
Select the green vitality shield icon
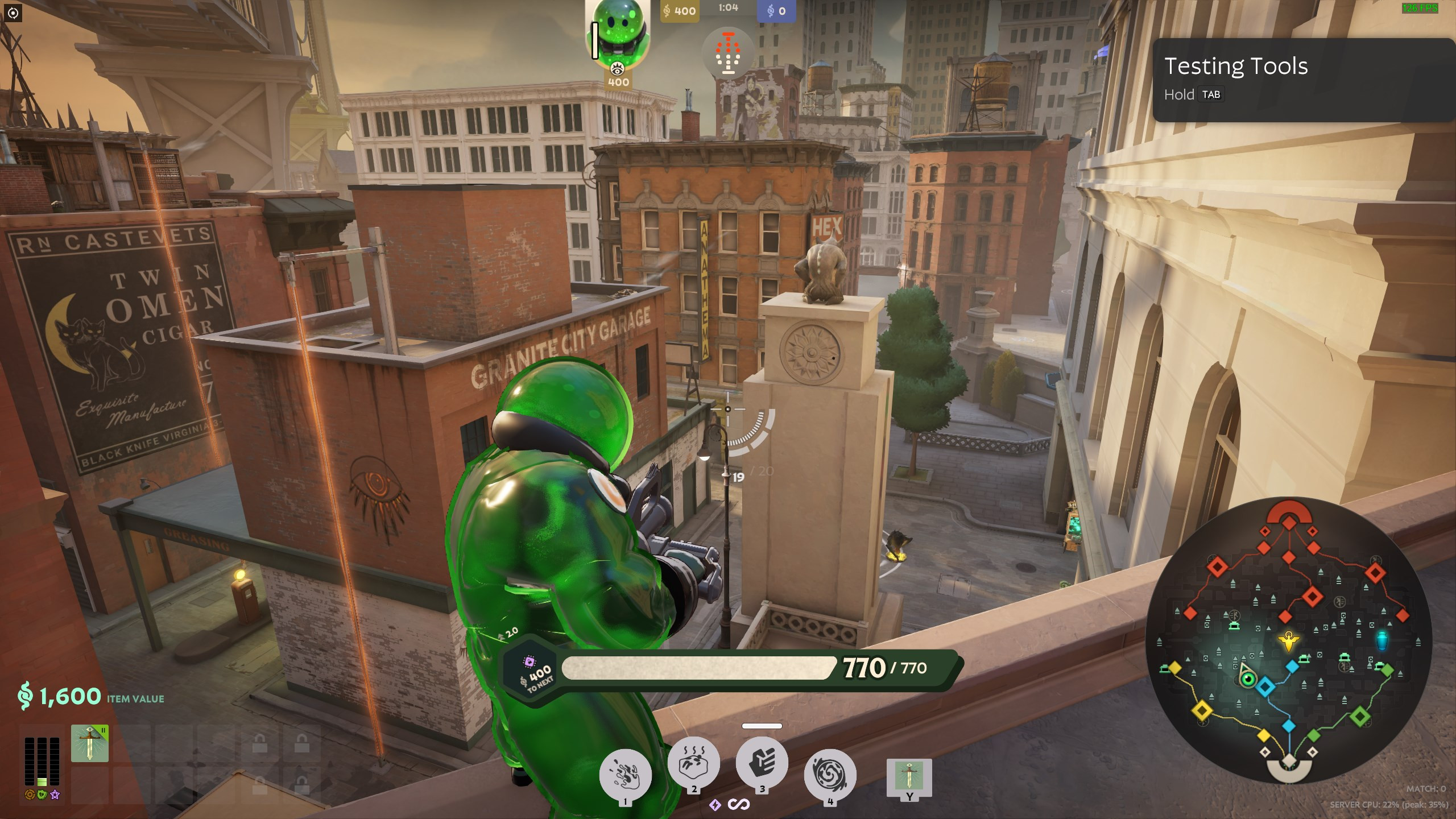click(x=42, y=795)
